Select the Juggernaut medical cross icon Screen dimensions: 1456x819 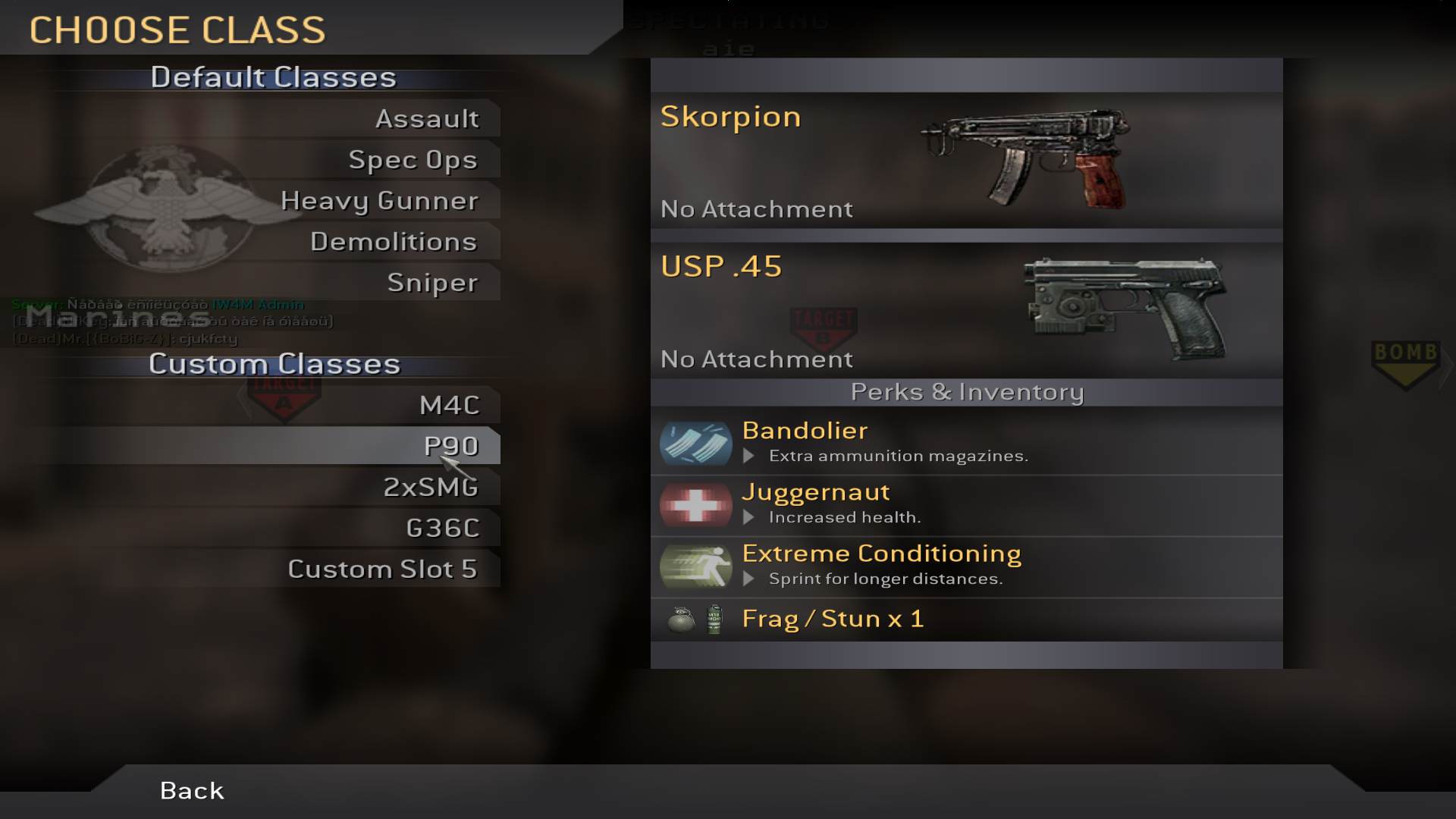pyautogui.click(x=695, y=504)
